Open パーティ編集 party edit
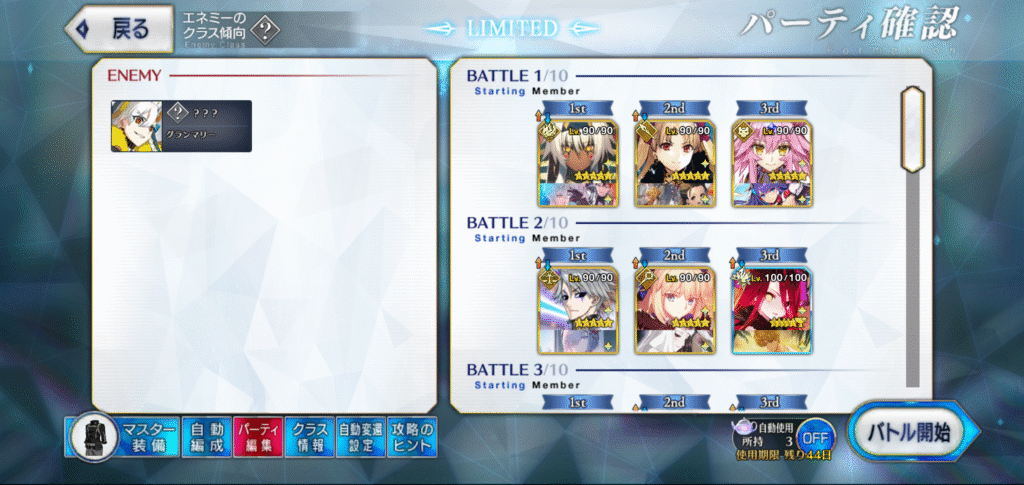Viewport: 1024px width, 485px height. [x=257, y=438]
